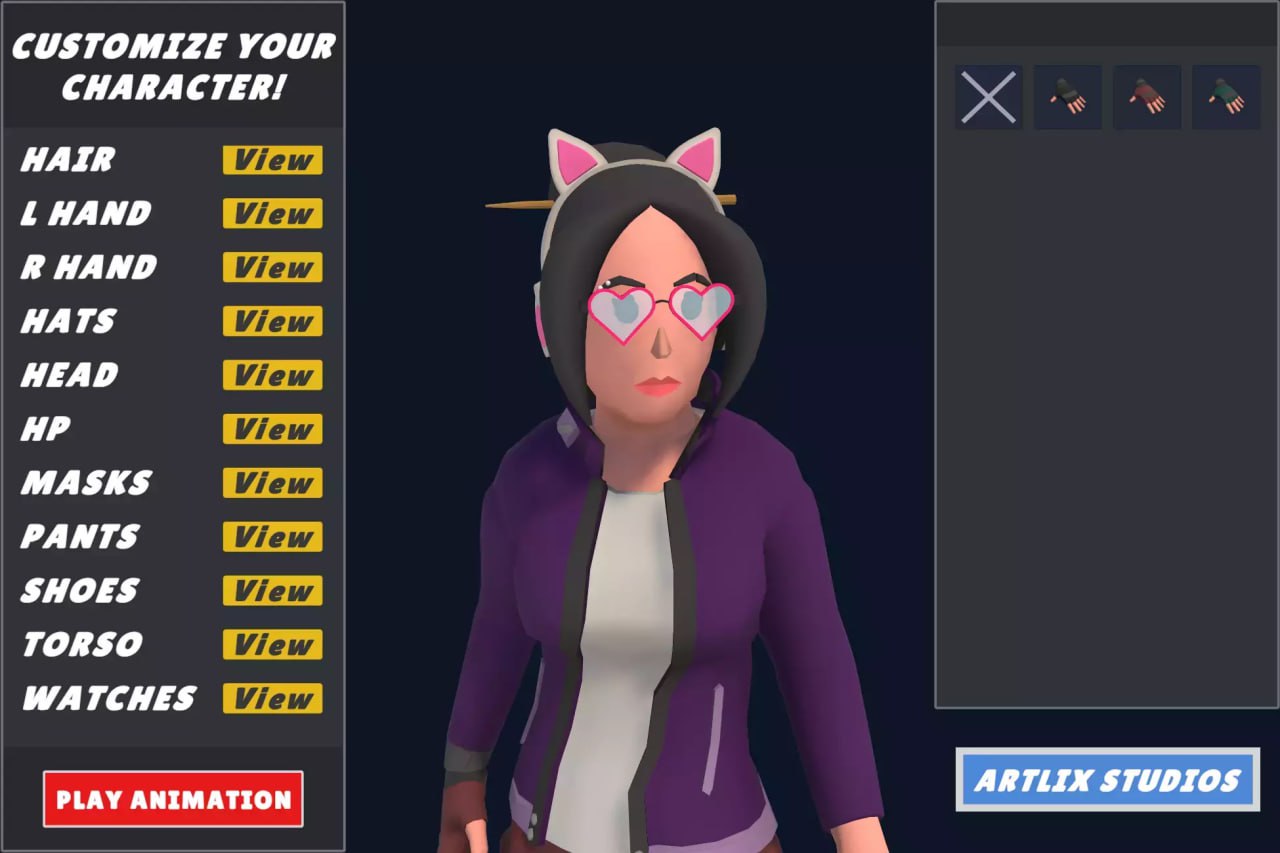Open the Hats item list
1280x853 pixels.
pyautogui.click(x=271, y=321)
